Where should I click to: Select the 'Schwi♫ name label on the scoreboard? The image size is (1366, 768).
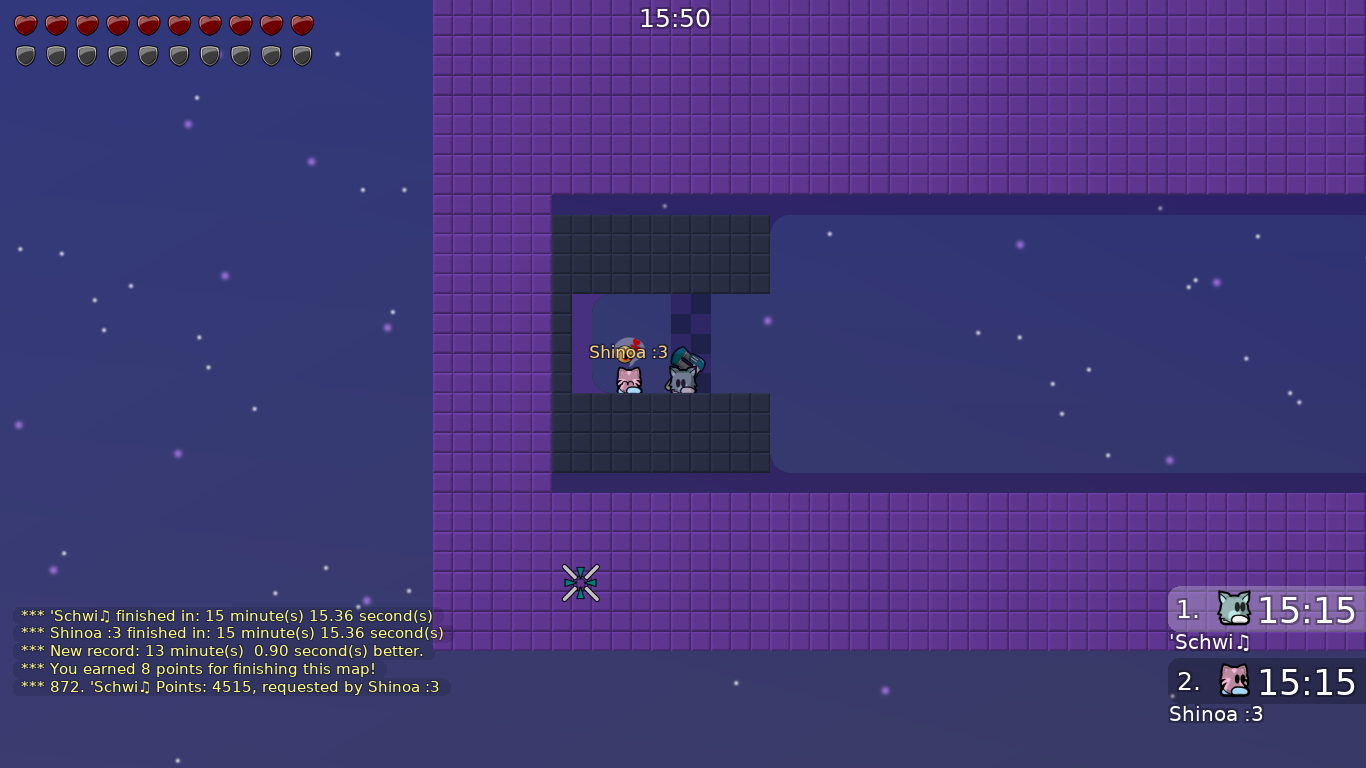click(x=1209, y=642)
